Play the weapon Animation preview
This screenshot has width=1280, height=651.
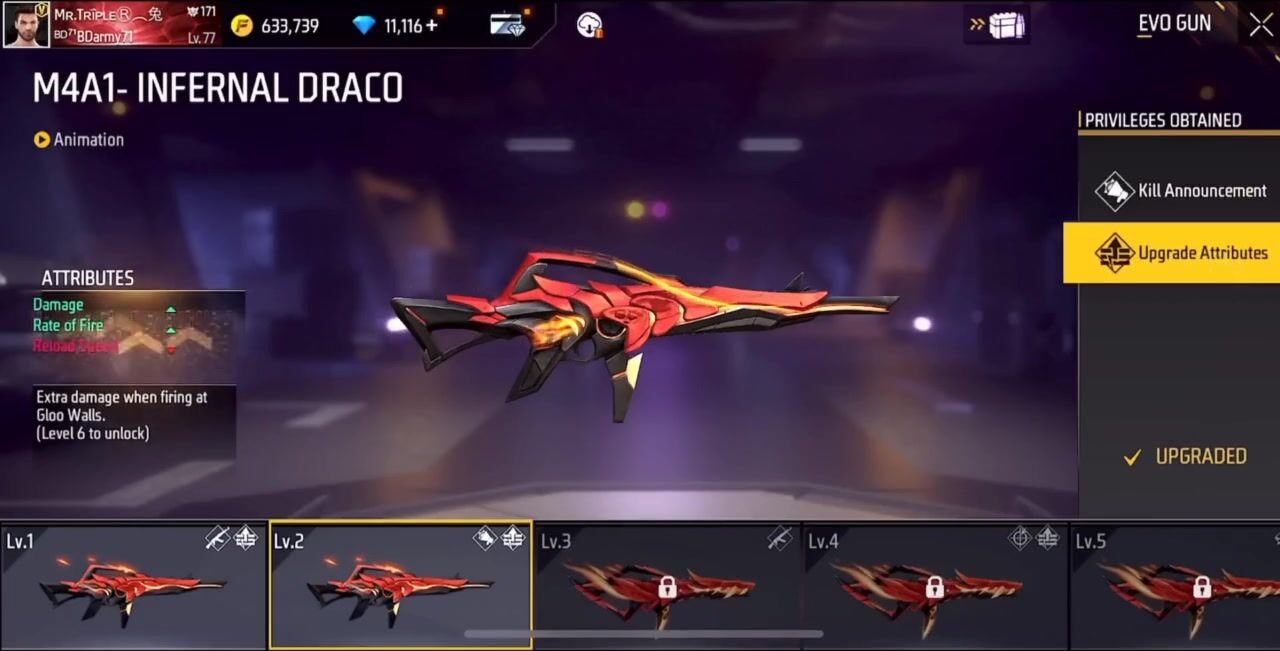coord(79,140)
